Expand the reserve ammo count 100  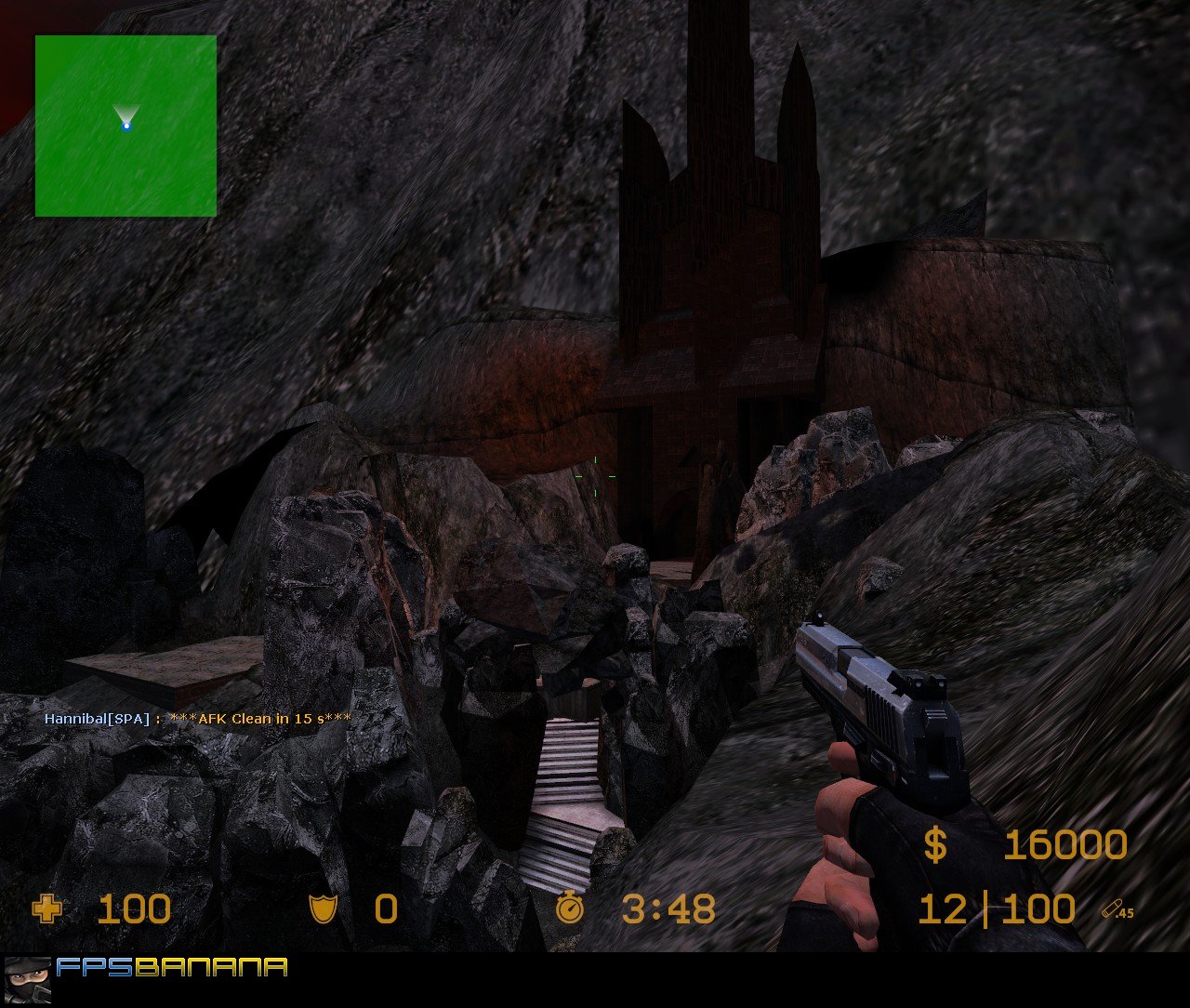point(1038,909)
